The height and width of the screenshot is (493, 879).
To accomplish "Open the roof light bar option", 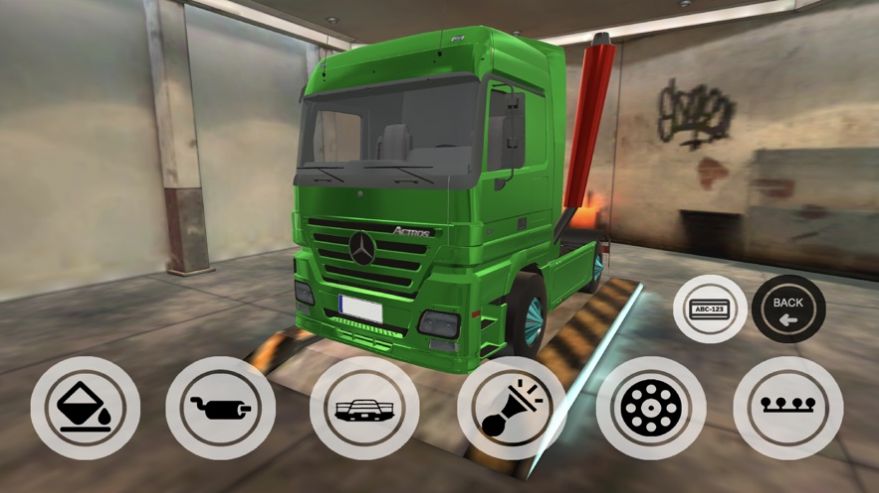I will click(788, 408).
